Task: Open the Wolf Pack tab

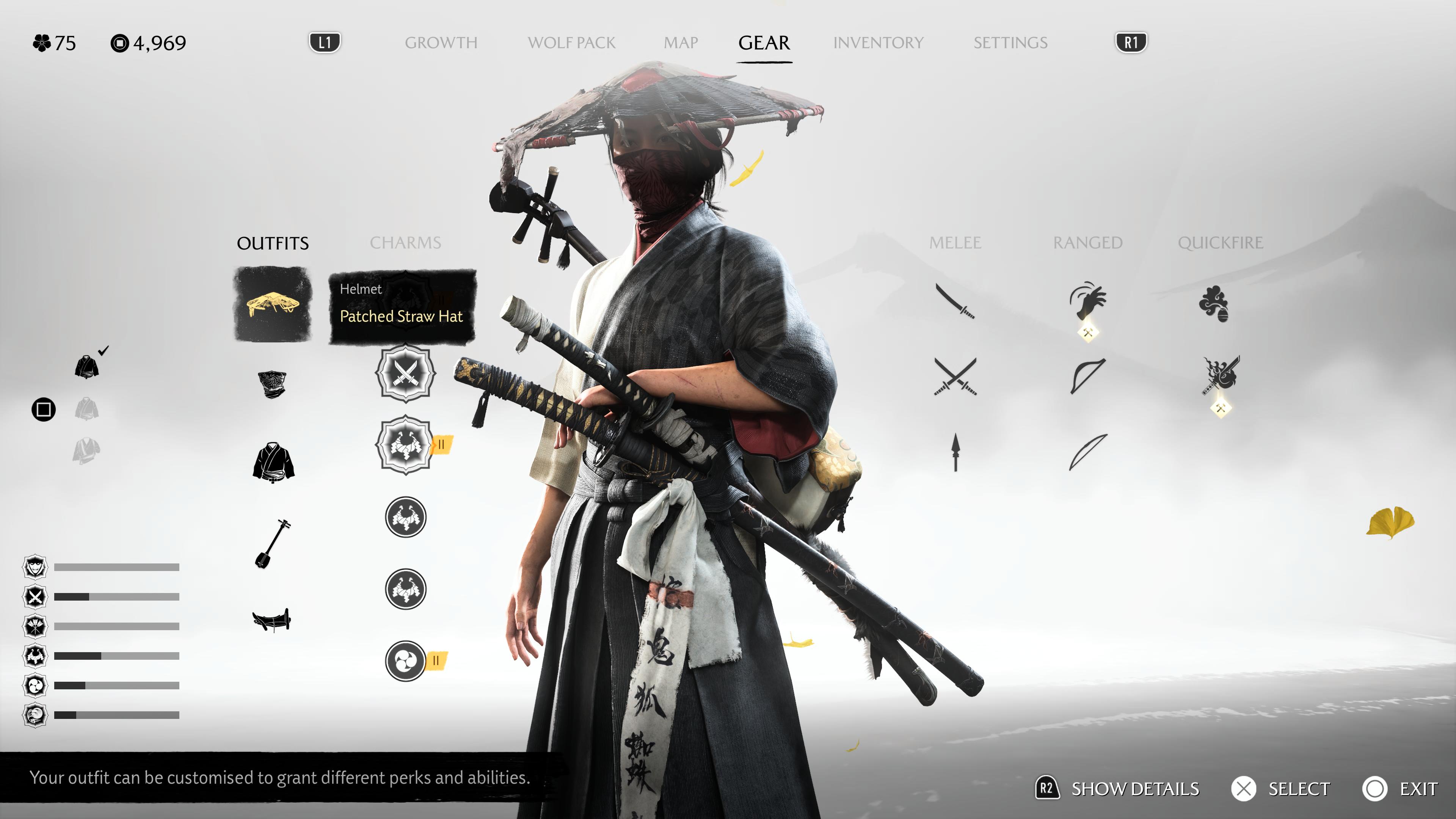Action: click(571, 42)
